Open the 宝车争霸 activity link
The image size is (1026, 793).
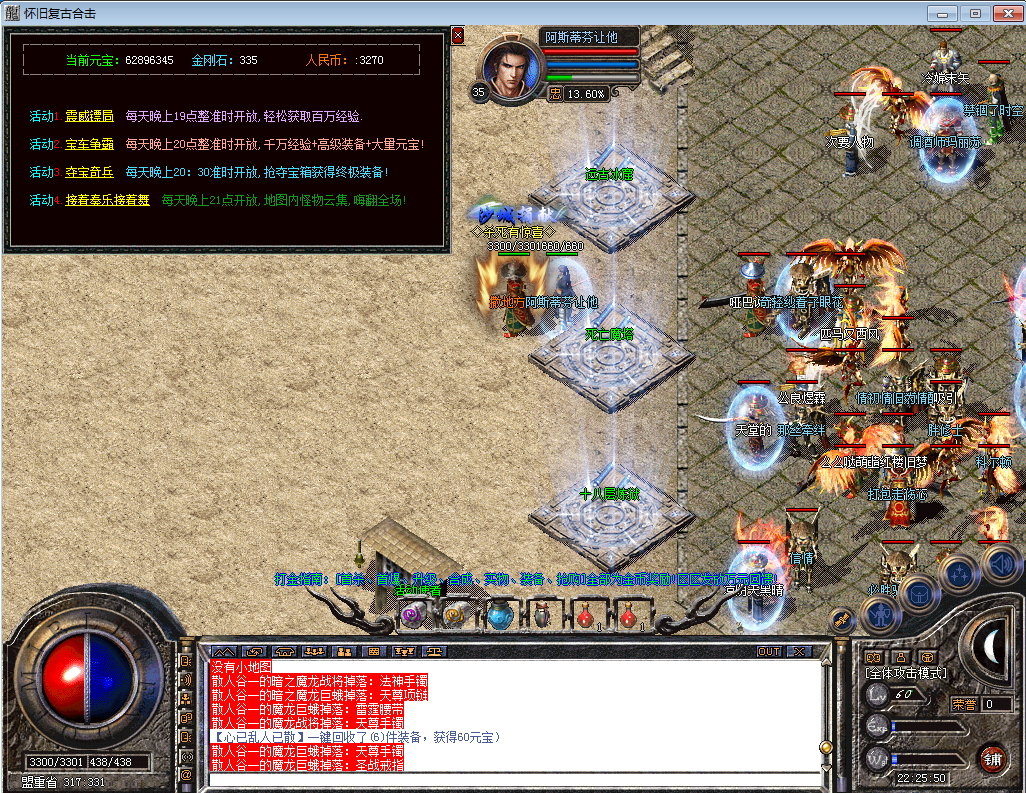pos(89,144)
